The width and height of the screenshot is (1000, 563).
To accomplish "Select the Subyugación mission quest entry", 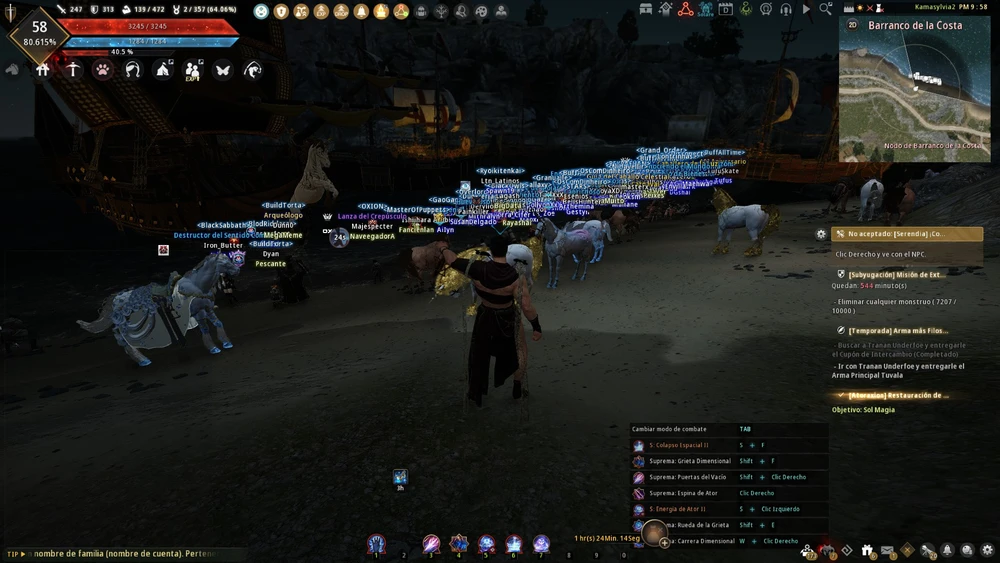I will point(893,273).
